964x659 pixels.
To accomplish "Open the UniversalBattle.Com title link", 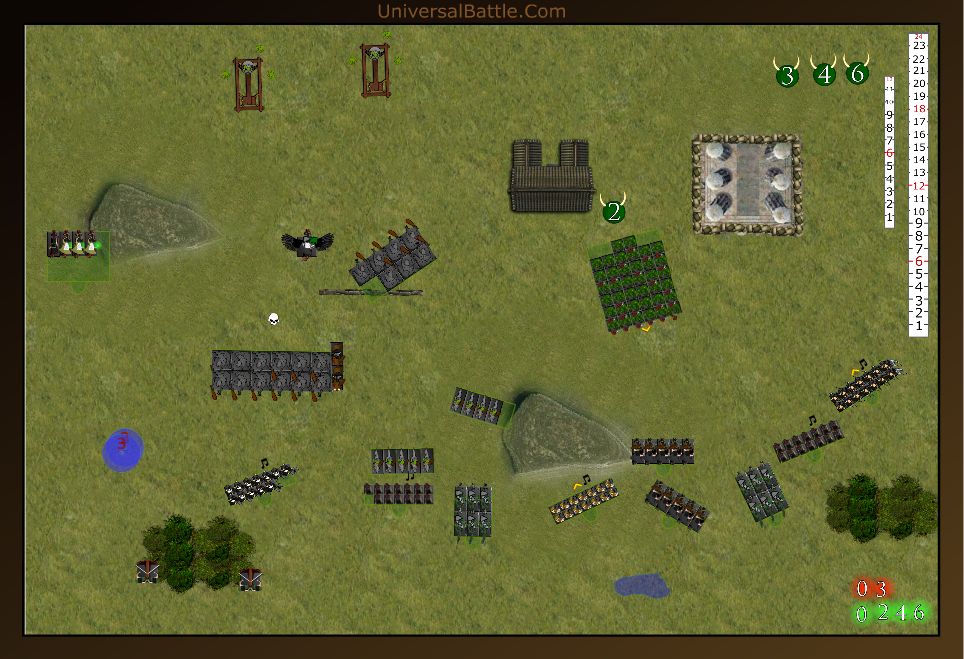I will coord(471,11).
